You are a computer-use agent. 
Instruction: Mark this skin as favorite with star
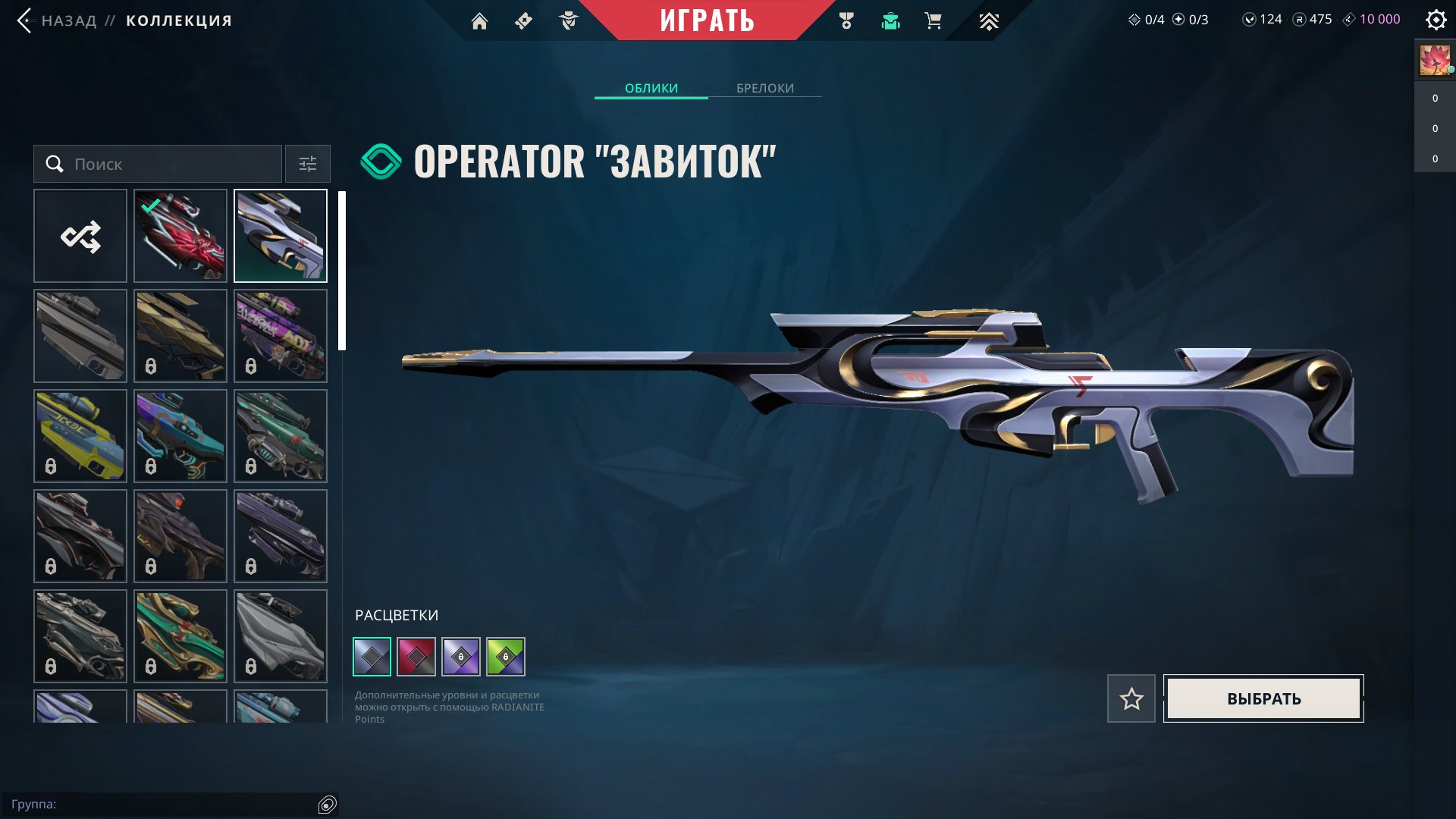(x=1131, y=698)
